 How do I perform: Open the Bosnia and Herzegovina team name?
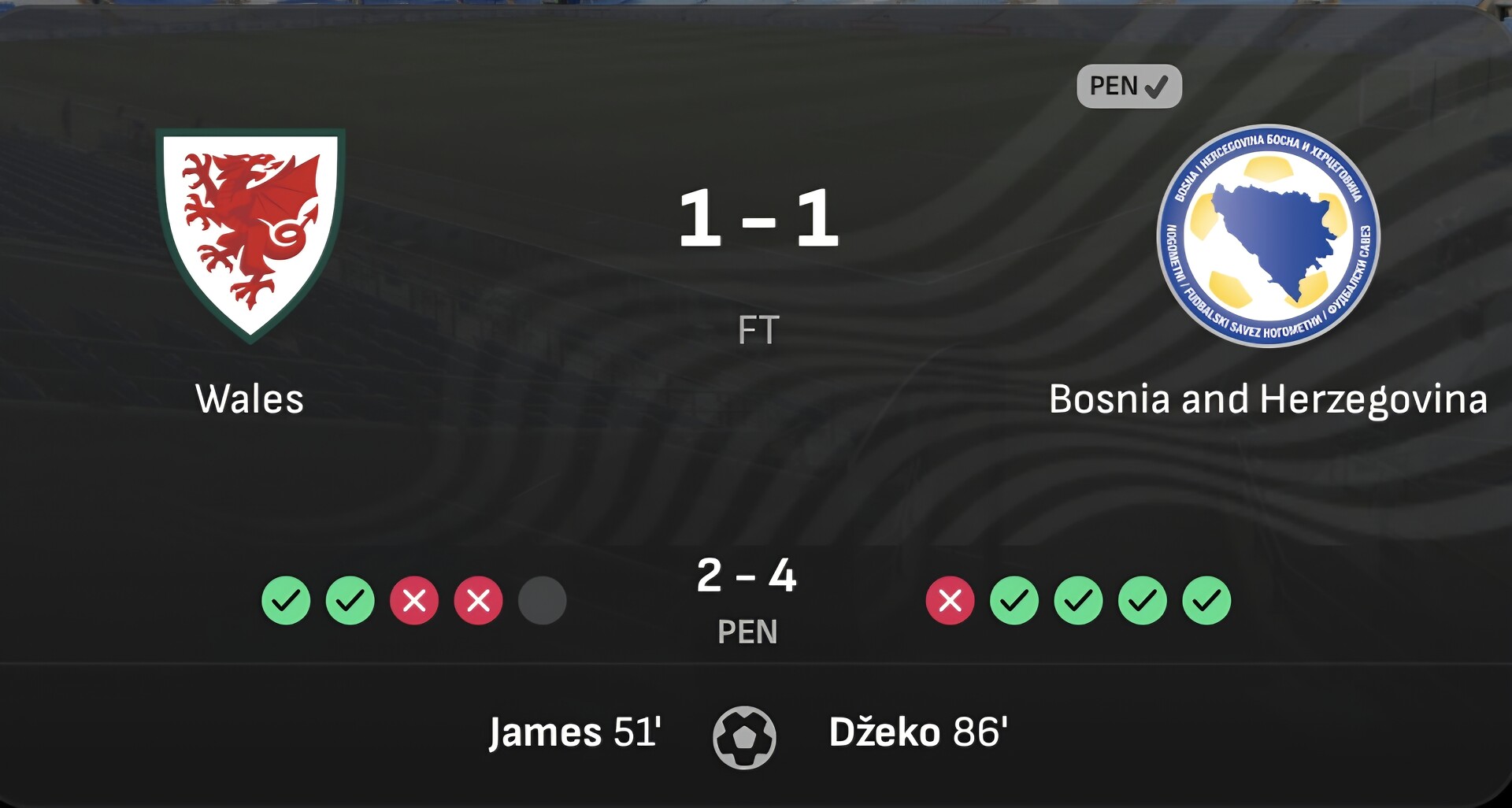(1268, 399)
